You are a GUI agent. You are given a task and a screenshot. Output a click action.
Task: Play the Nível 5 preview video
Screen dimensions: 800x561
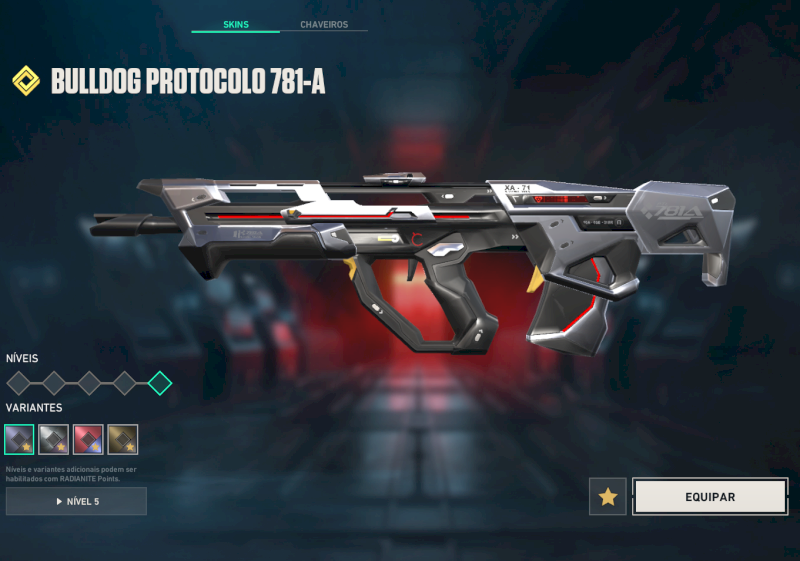tap(76, 501)
